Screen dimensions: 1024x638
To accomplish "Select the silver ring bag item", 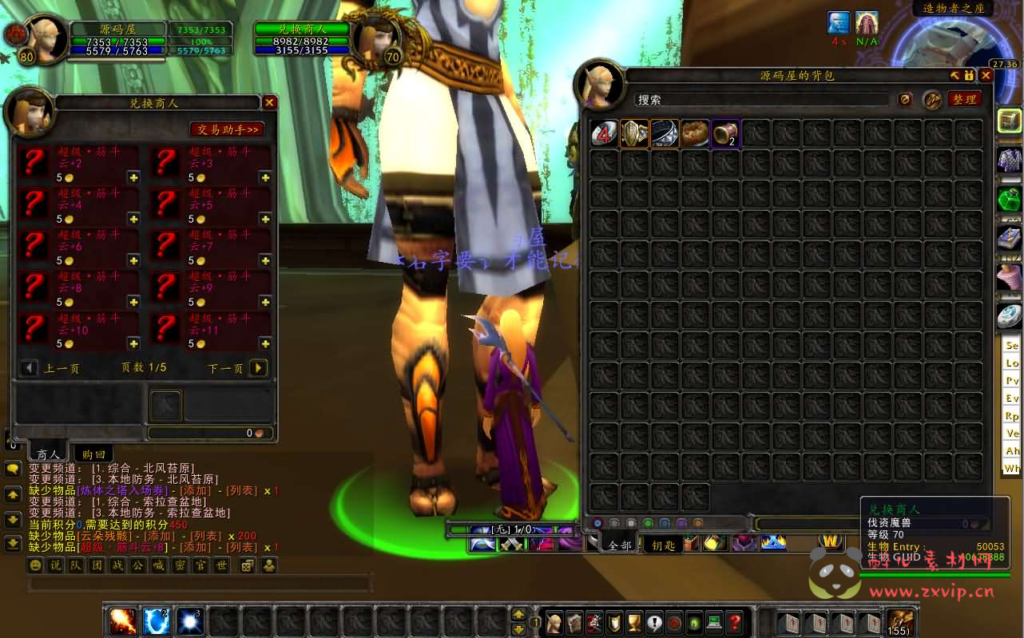I will pyautogui.click(x=664, y=133).
